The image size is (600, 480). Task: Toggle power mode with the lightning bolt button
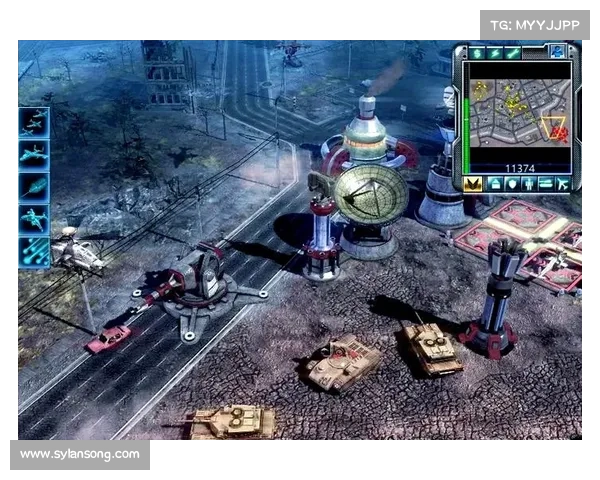click(494, 53)
